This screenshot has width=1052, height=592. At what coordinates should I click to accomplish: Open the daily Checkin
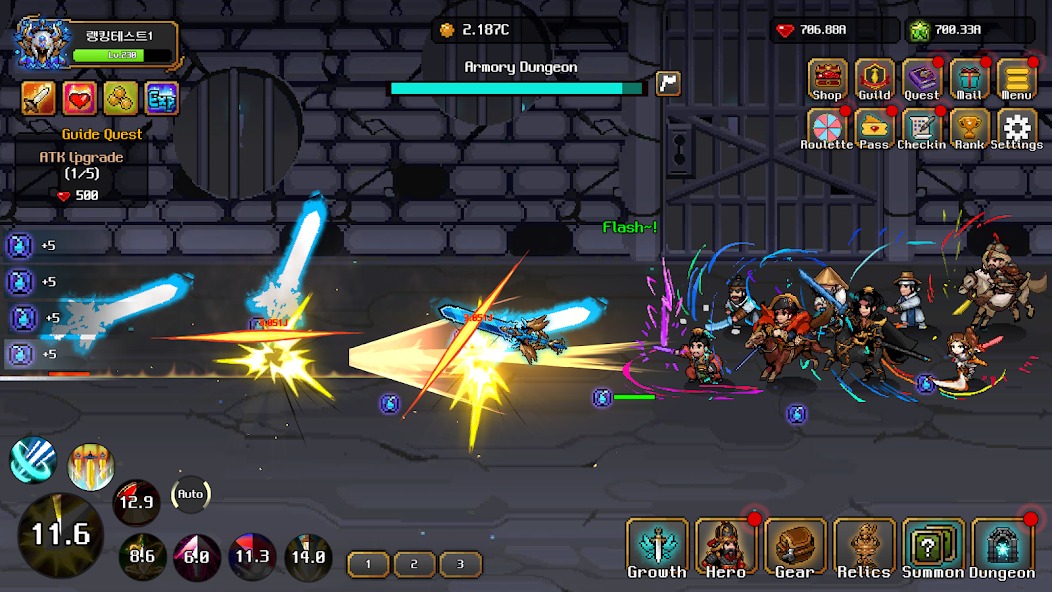[x=922, y=128]
